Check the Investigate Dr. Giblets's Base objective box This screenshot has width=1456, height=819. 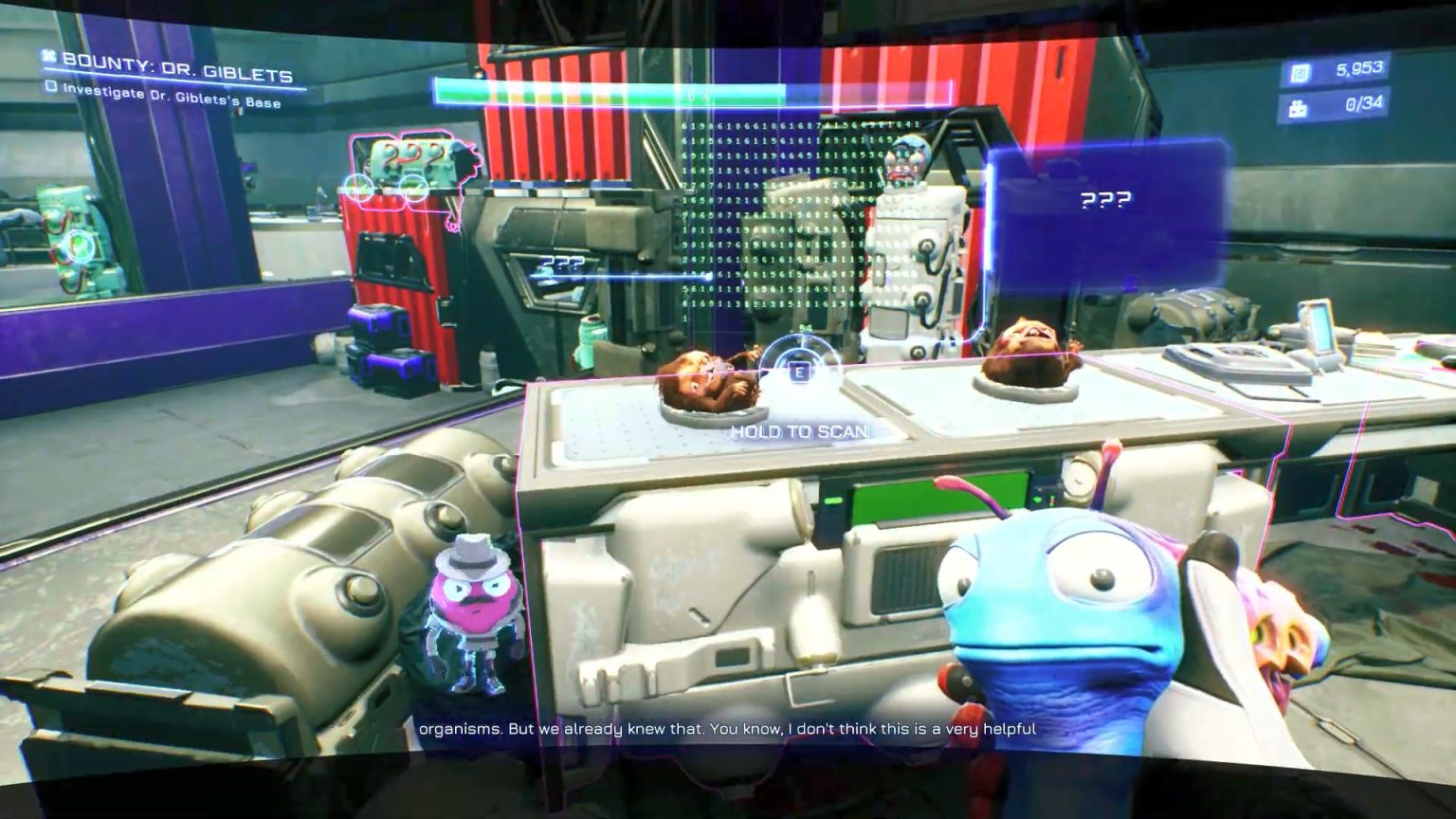[x=52, y=87]
